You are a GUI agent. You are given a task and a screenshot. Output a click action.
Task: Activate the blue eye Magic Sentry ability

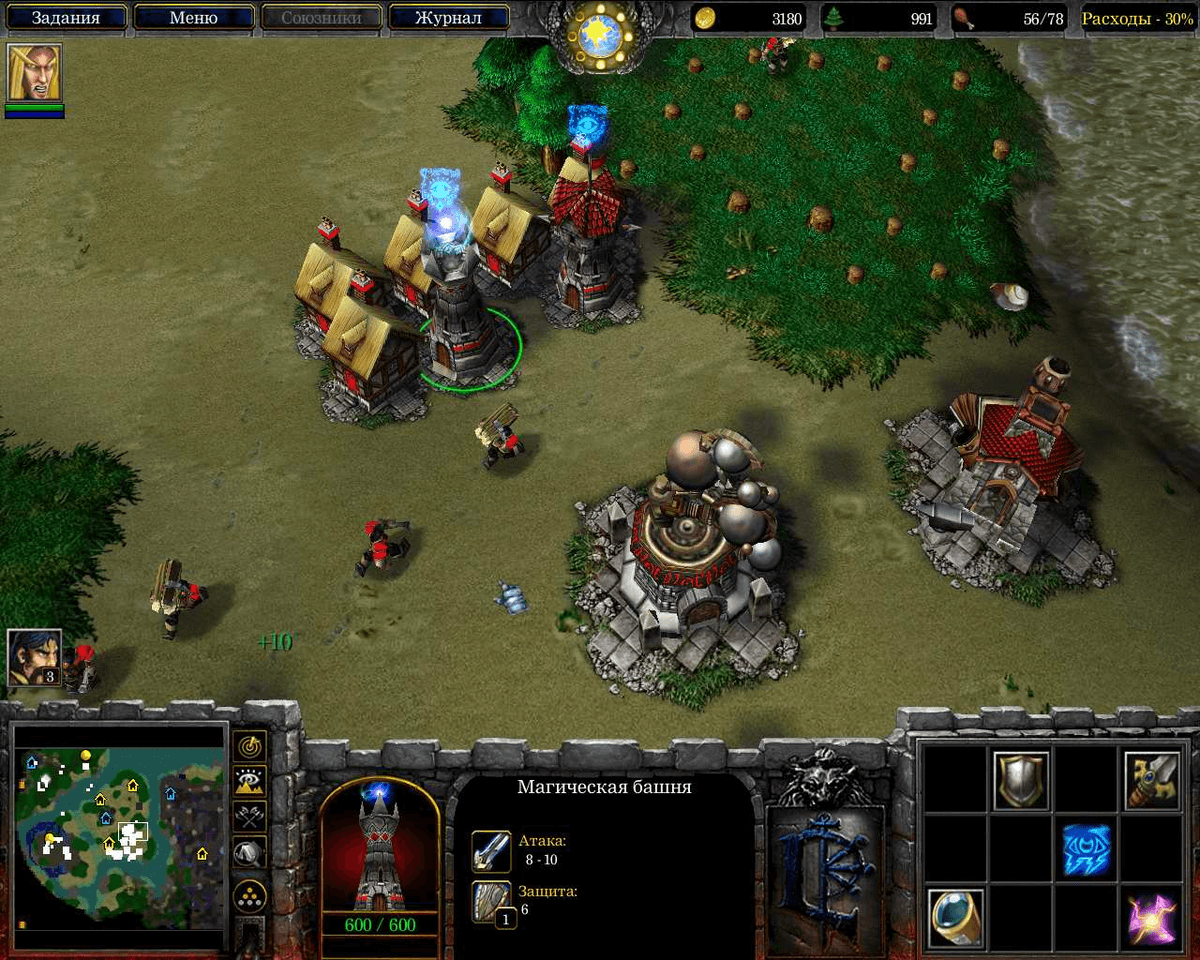1087,850
